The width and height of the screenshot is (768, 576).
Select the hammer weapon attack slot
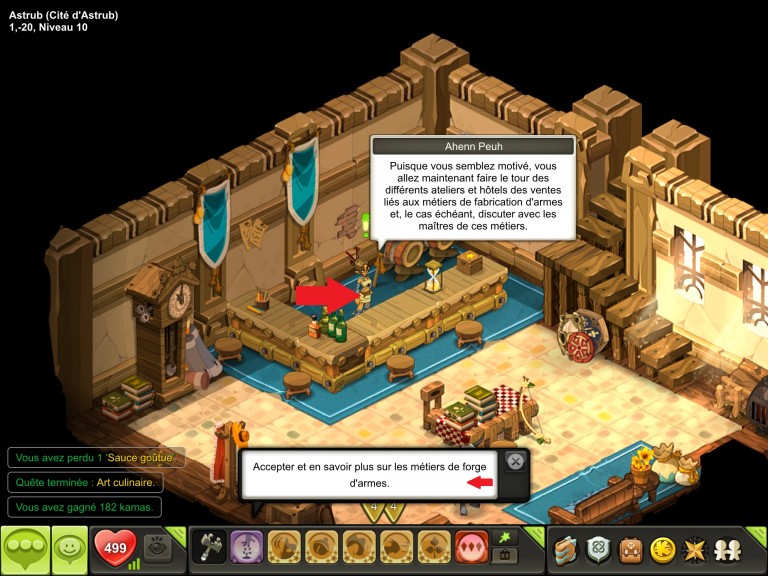click(208, 546)
